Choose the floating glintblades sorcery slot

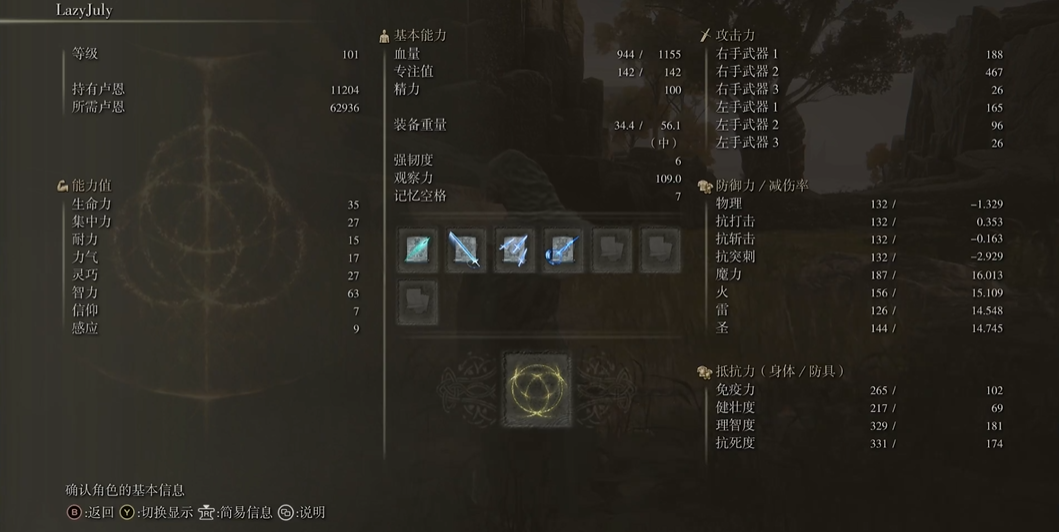514,250
